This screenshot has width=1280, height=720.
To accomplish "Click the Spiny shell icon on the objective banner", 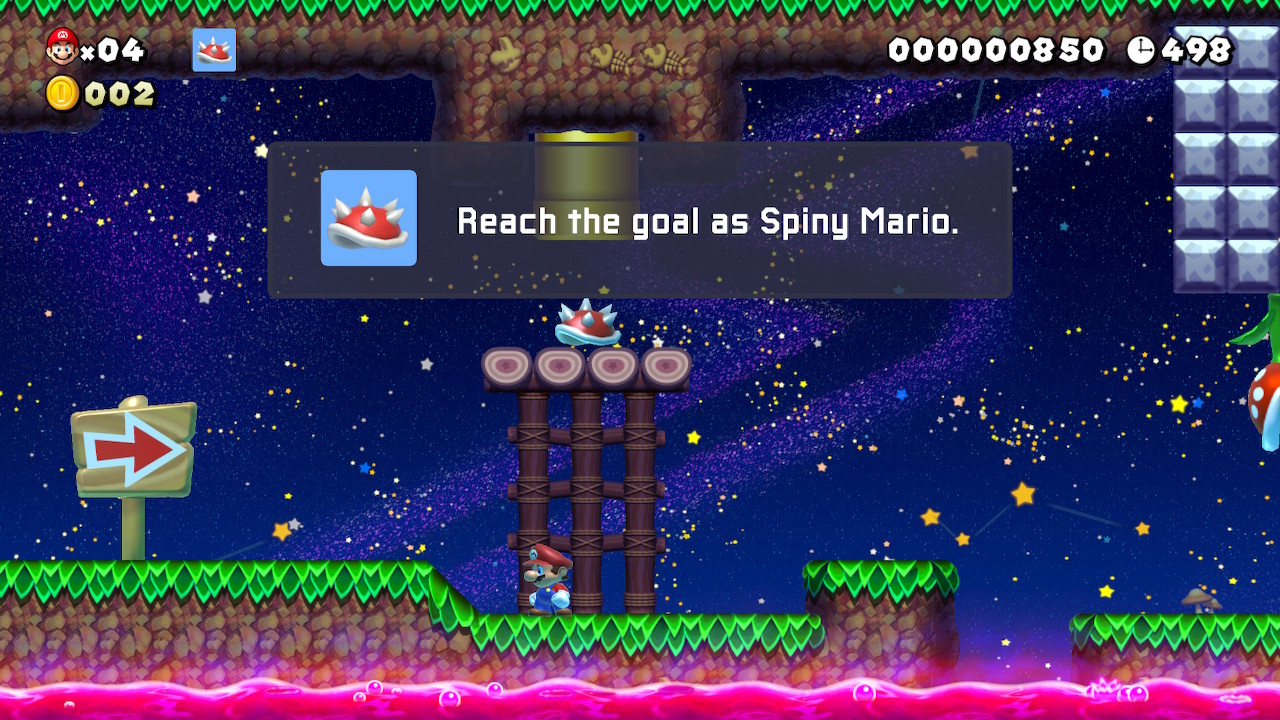I will pos(368,219).
